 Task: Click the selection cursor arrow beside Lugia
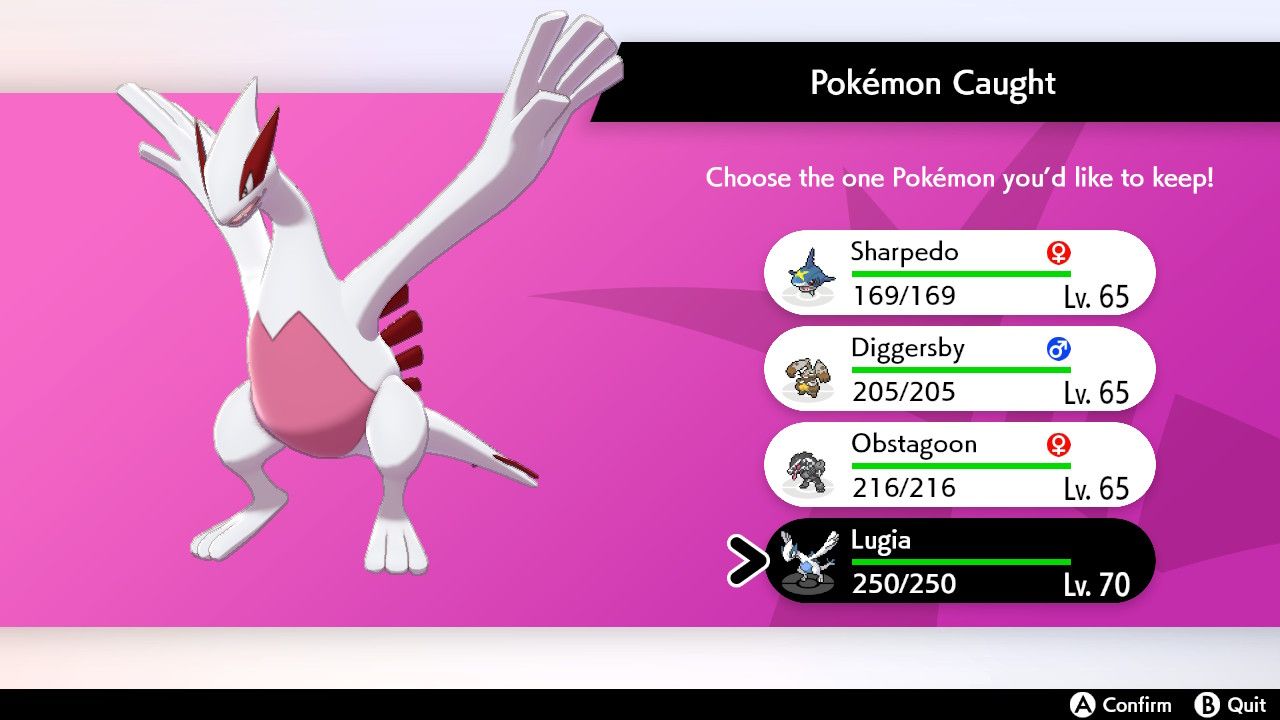(745, 561)
